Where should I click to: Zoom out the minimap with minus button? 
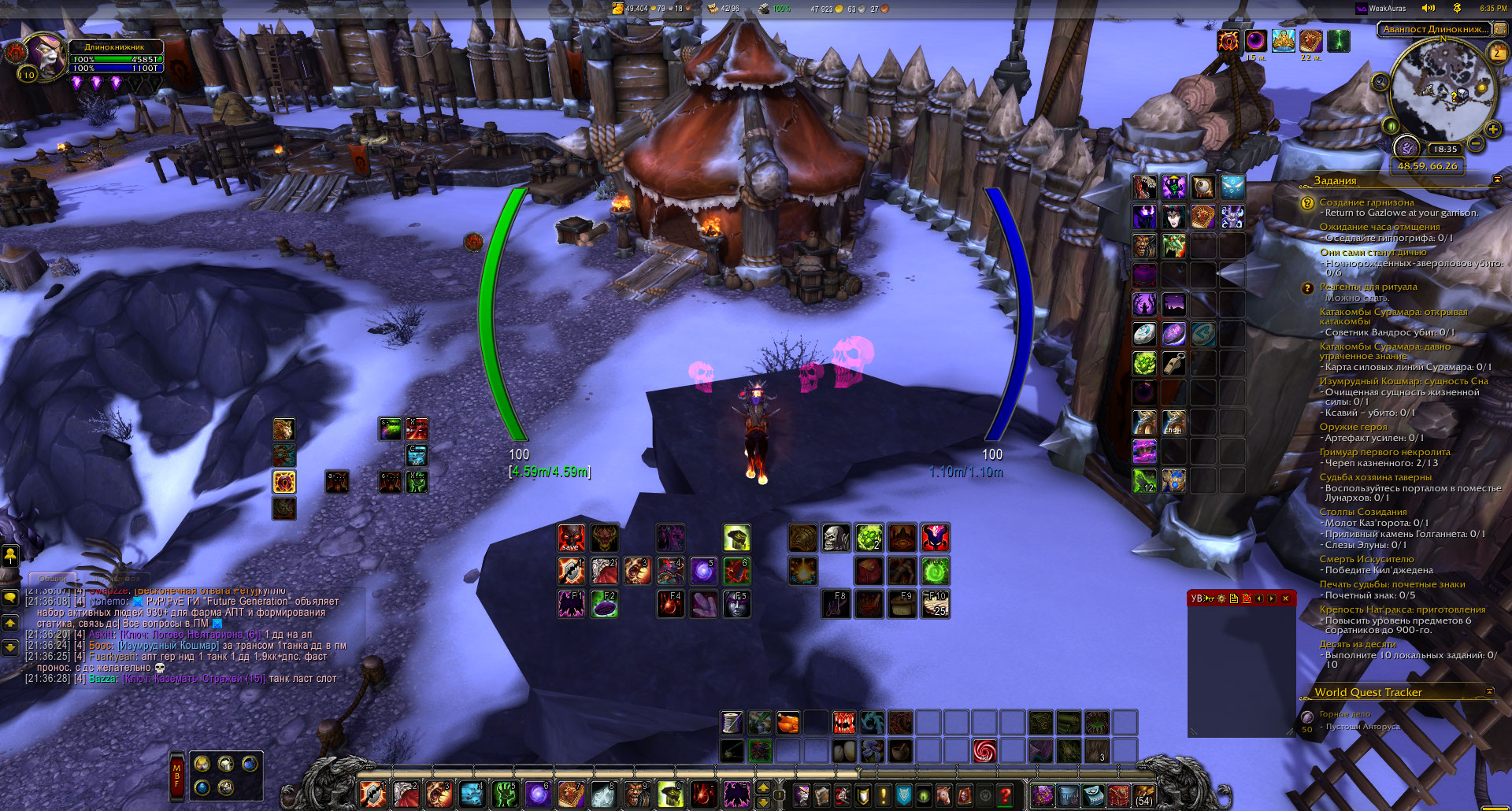1476,143
